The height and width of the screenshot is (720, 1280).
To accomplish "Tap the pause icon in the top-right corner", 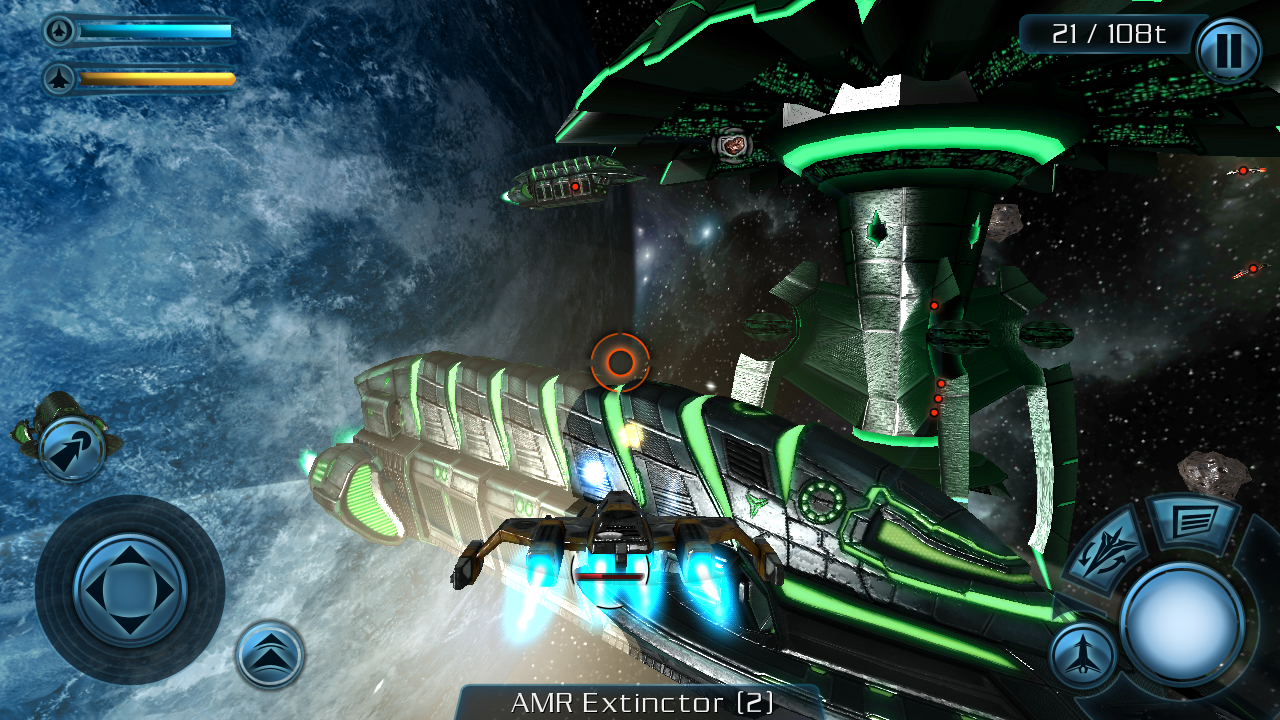I will point(1229,52).
